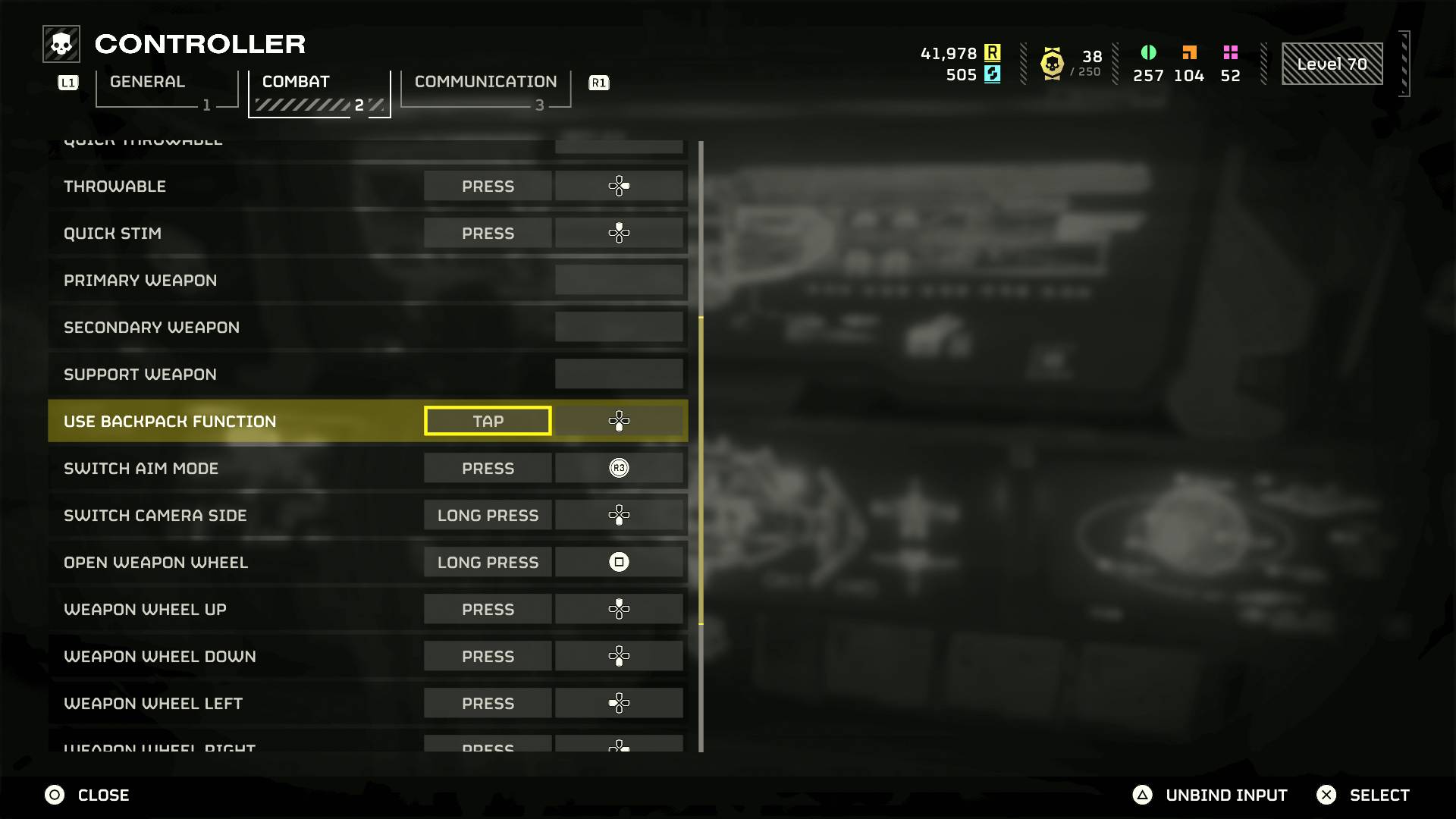This screenshot has height=819, width=1456.
Task: Click the PRESS binding for Quick Stim
Action: point(488,233)
